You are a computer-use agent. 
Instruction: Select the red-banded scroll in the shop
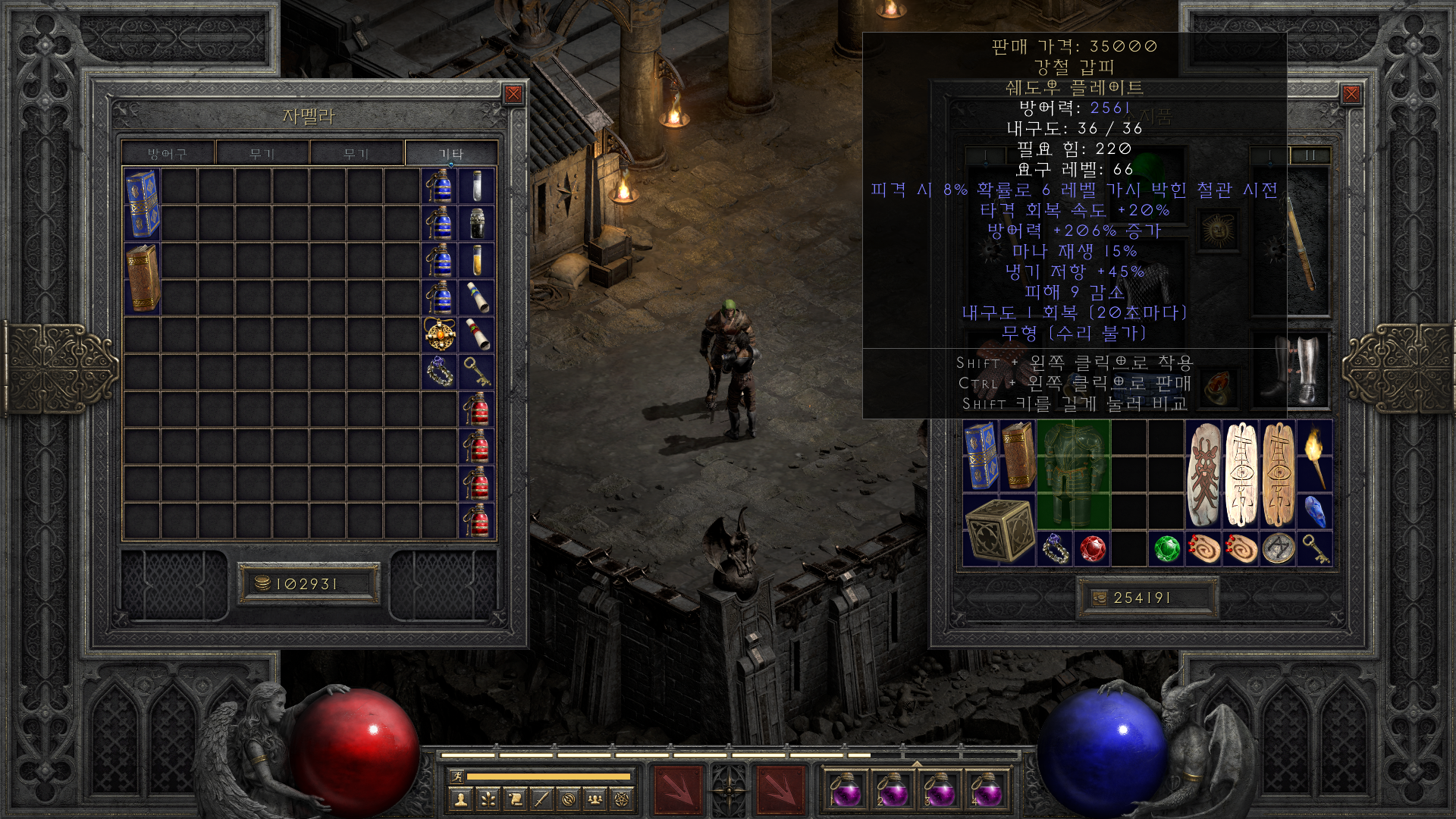pos(477,334)
